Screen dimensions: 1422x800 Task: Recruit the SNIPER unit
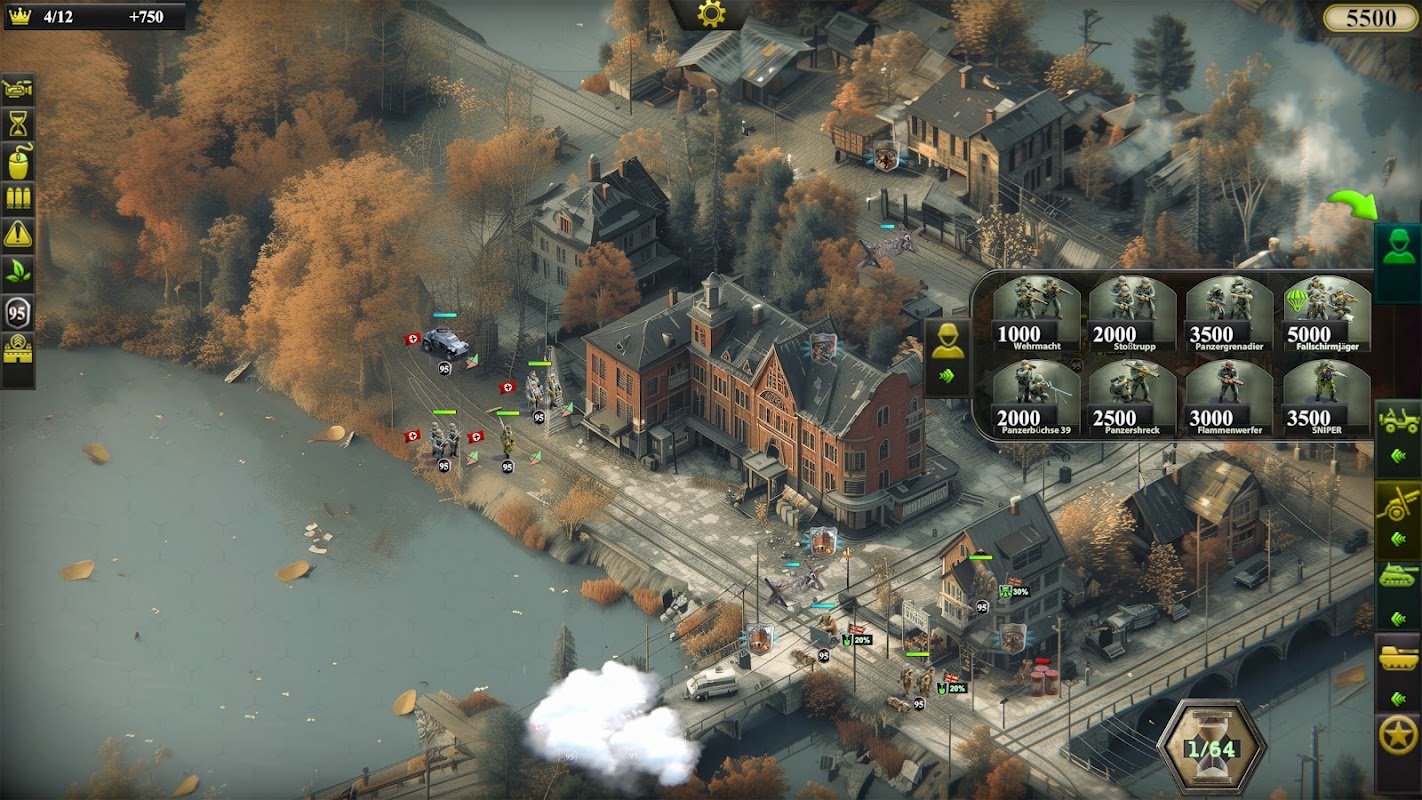(1327, 397)
